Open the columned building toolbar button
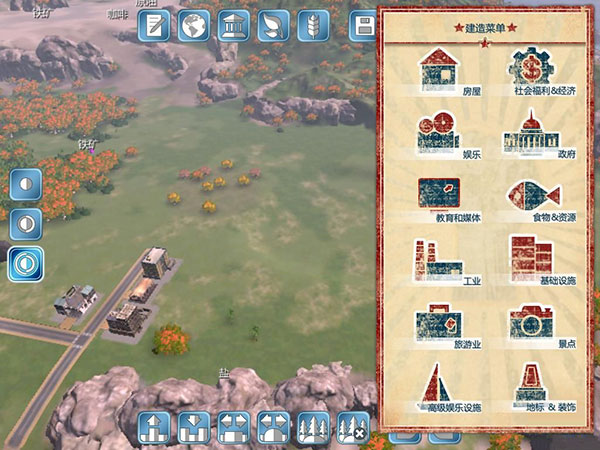Screen dimensions: 600x450 (233, 25)
